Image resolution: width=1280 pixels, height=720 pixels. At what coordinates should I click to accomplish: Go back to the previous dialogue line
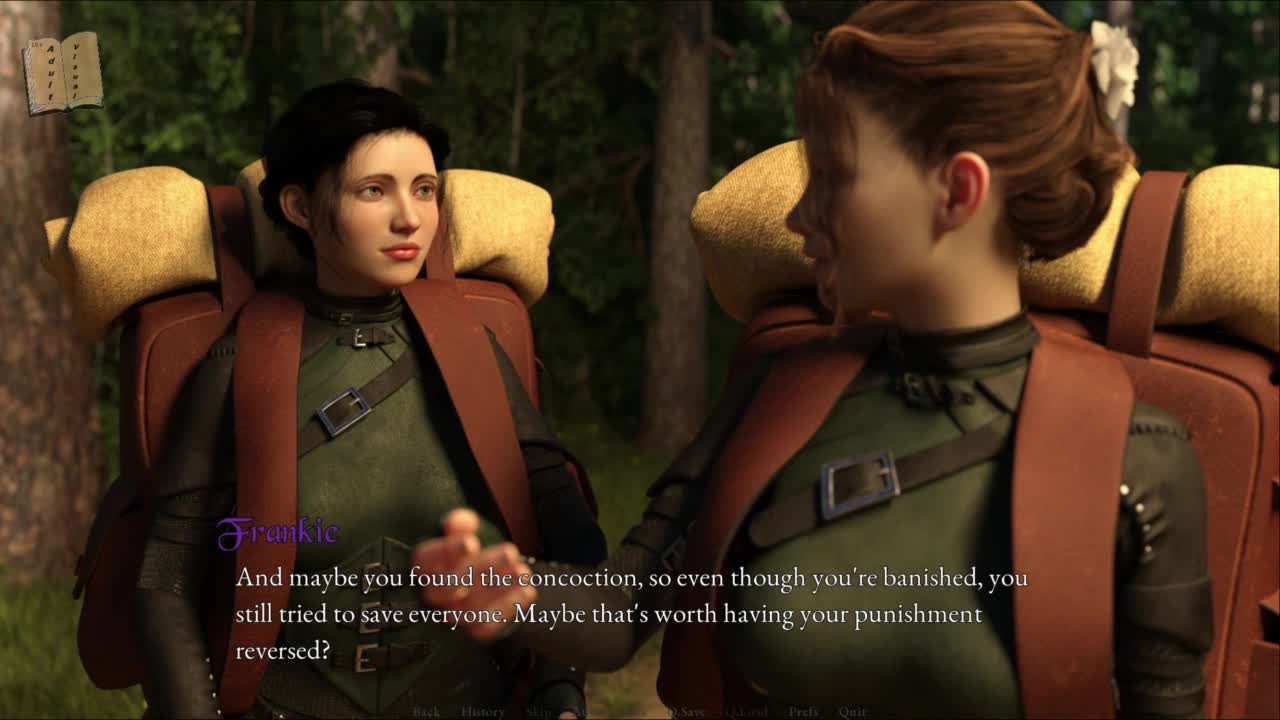[426, 712]
